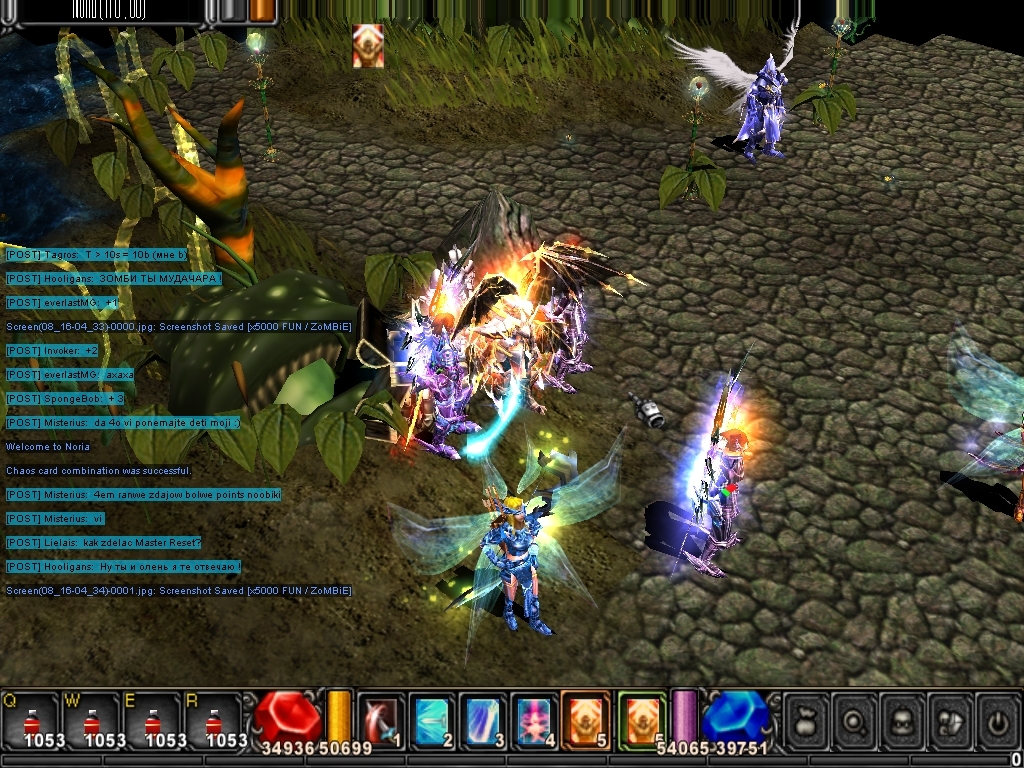Click the button left of the power icon
The height and width of the screenshot is (768, 1024).
pyautogui.click(x=950, y=719)
